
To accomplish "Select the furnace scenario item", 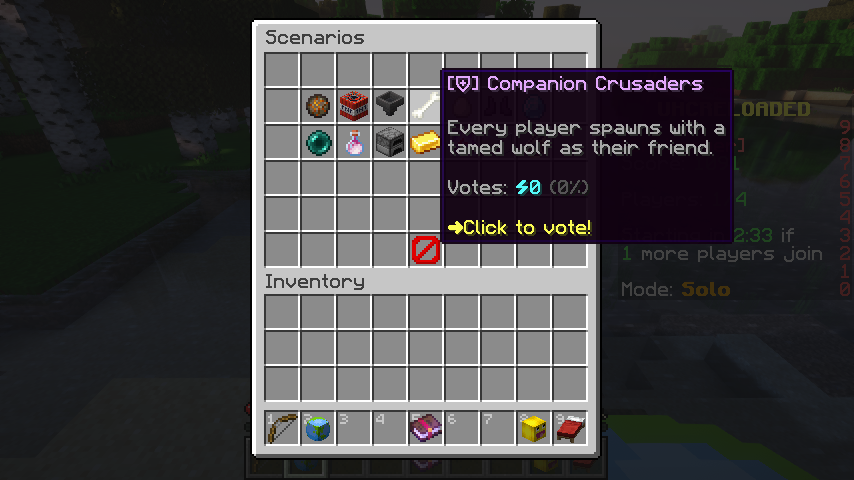I will tap(390, 142).
